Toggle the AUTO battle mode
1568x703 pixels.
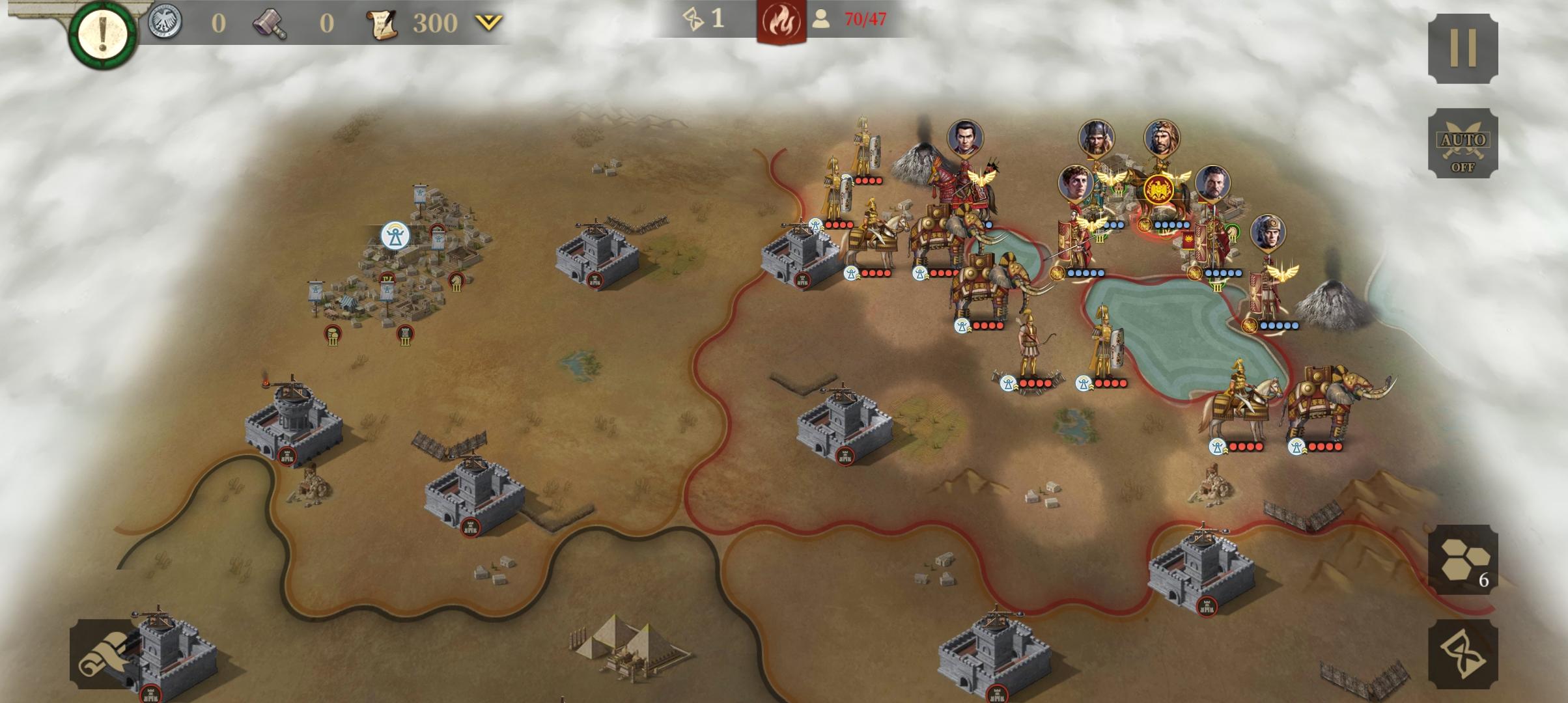[1463, 143]
